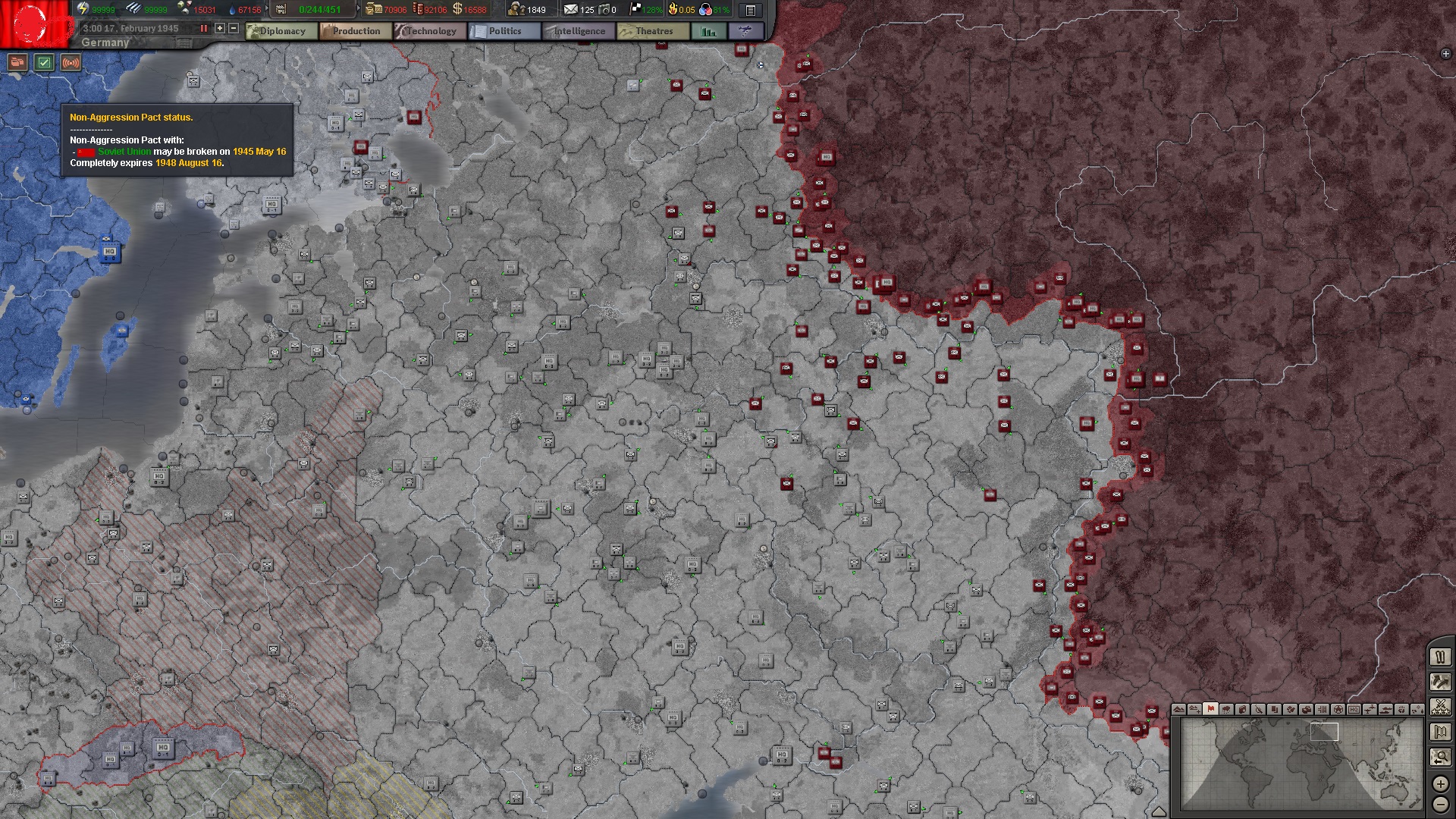The height and width of the screenshot is (819, 1456).
Task: Open the statistics ledger icon
Action: point(707,31)
